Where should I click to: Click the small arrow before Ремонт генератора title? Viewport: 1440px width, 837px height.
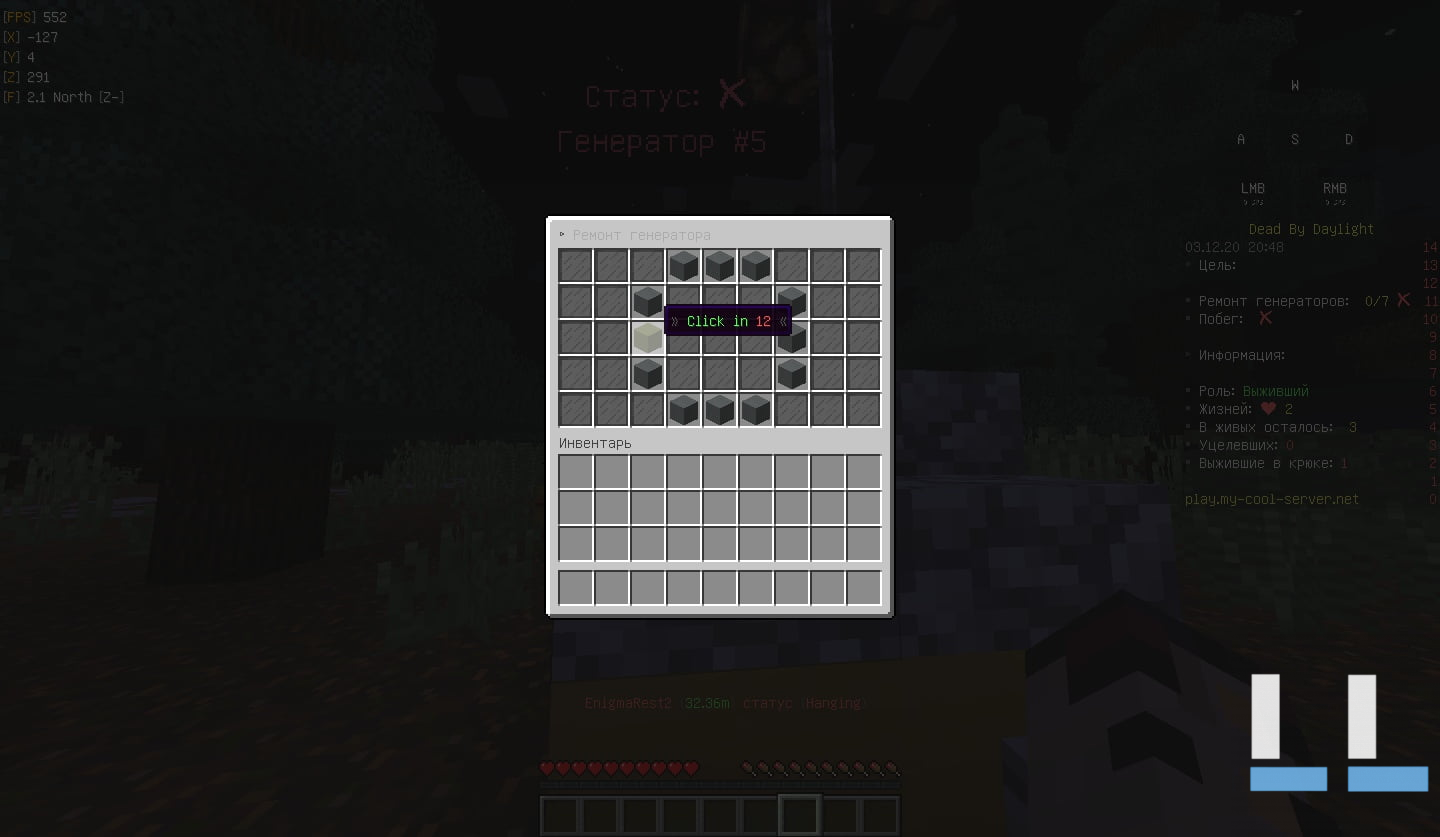tap(562, 233)
